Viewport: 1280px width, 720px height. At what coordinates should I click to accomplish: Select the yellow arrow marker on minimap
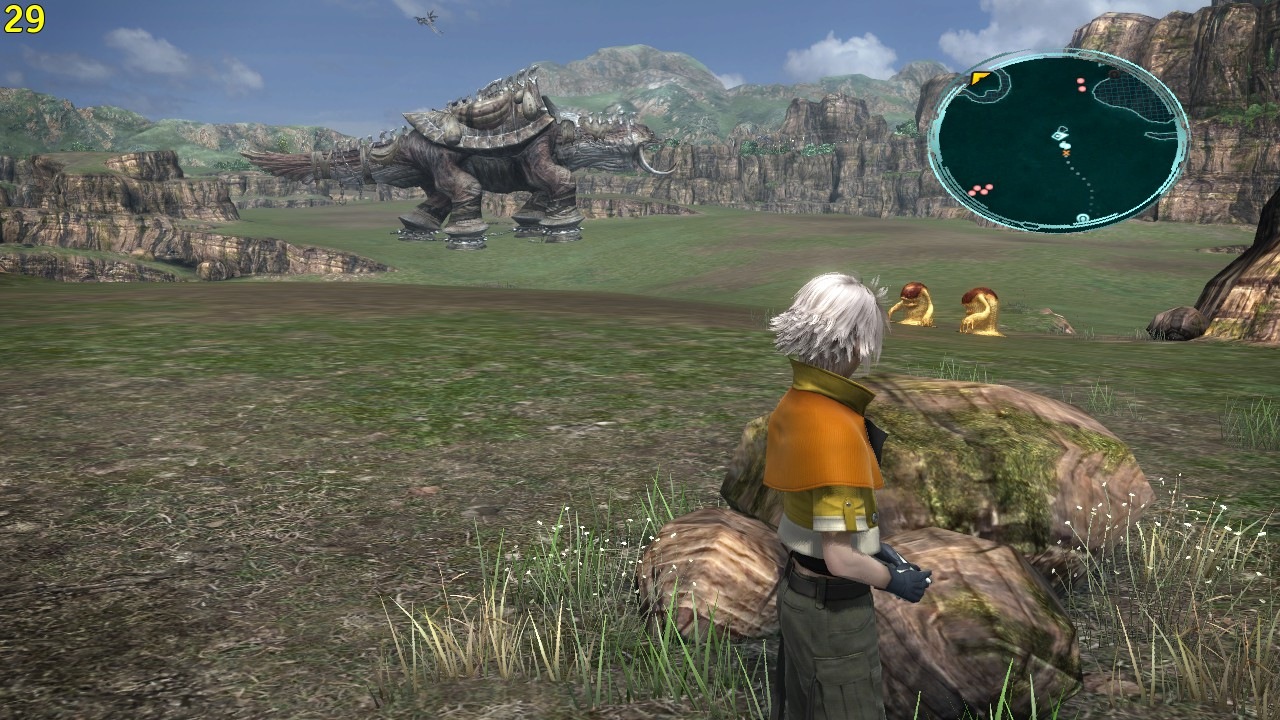click(x=979, y=78)
